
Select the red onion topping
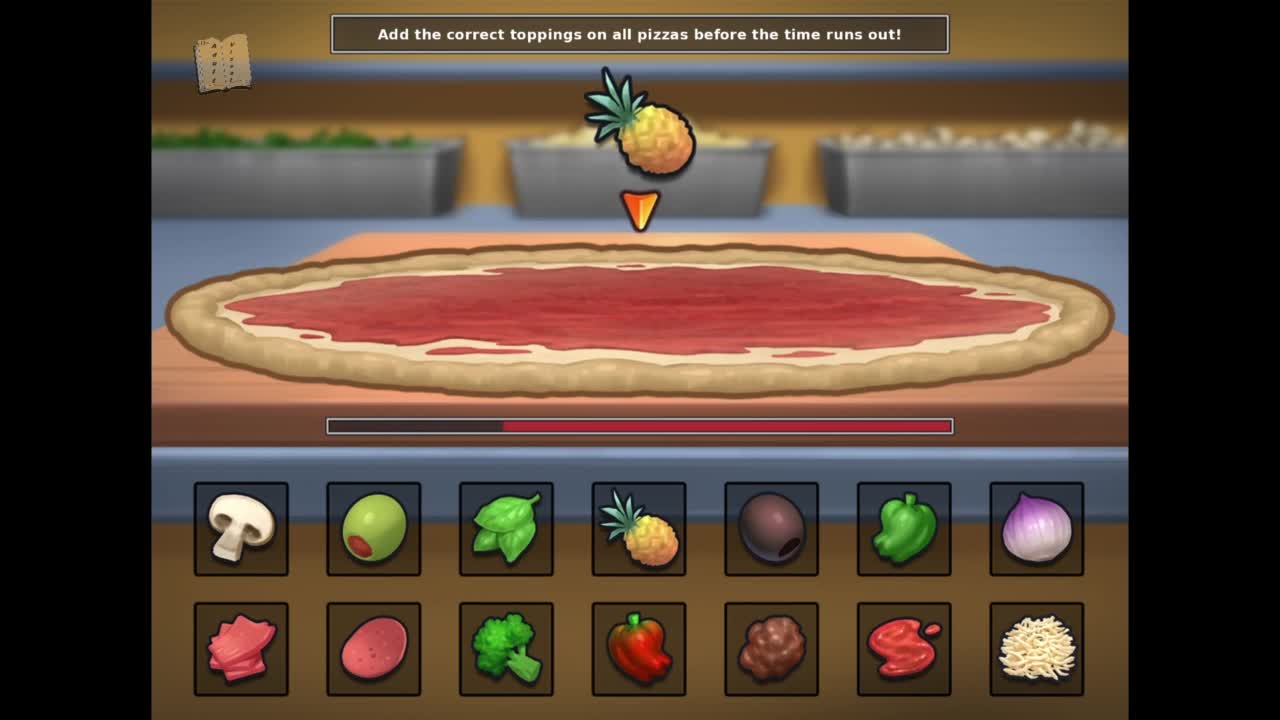[x=1036, y=529]
